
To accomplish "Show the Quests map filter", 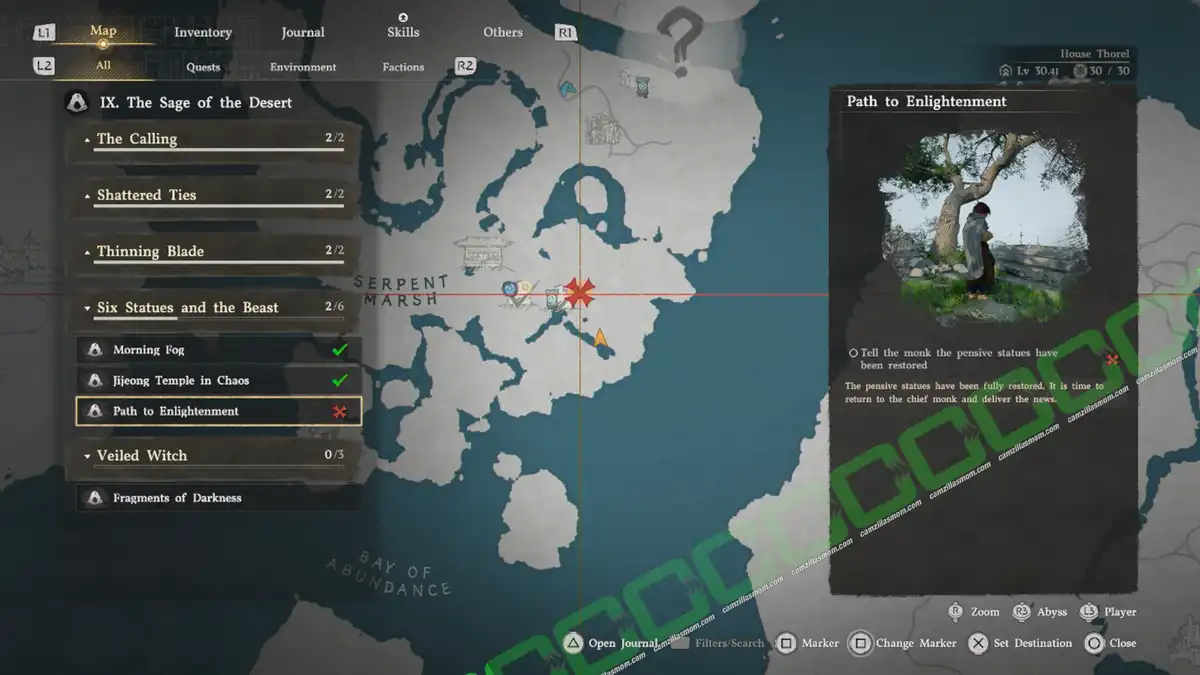I will click(x=203, y=67).
